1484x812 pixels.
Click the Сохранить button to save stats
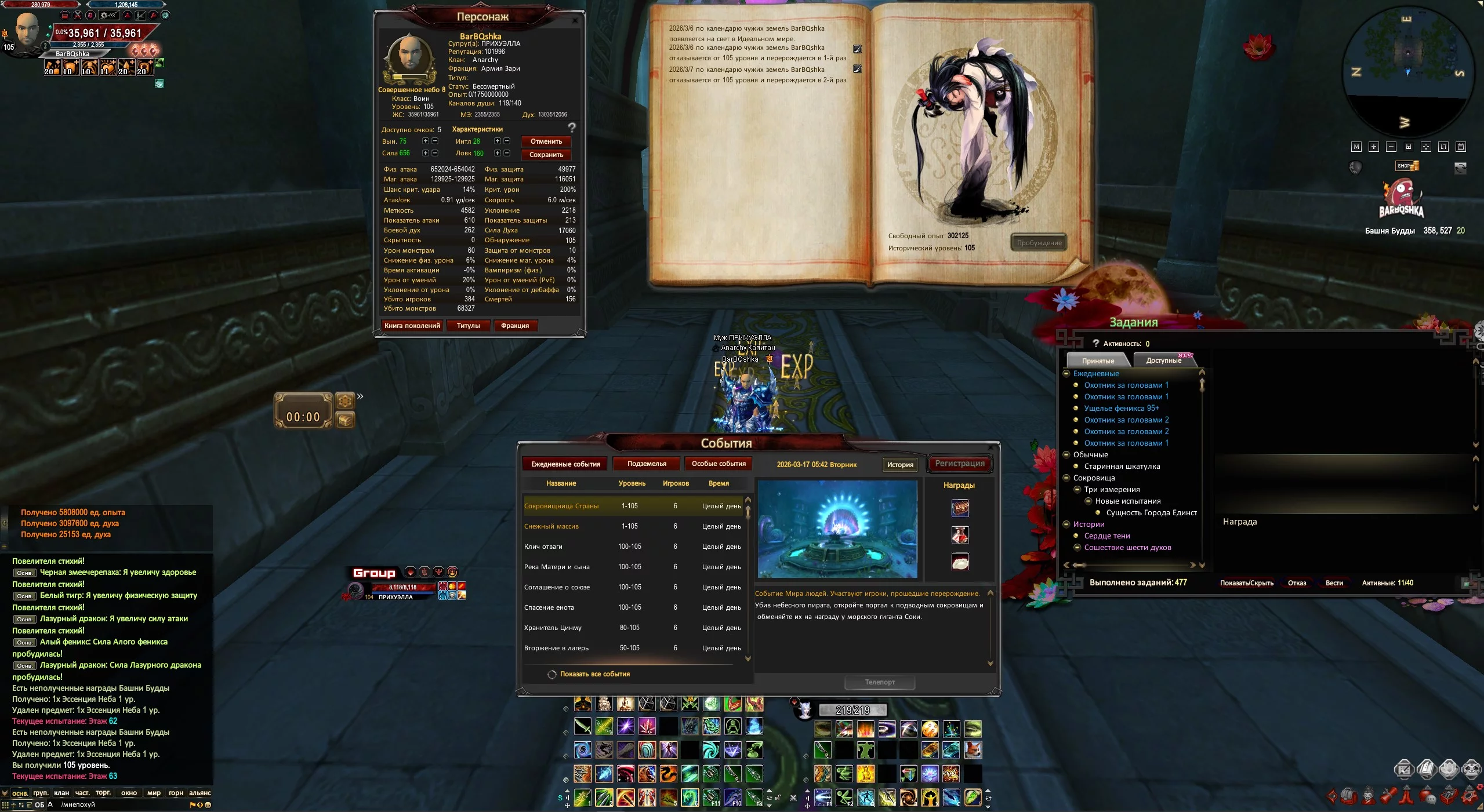tap(546, 155)
